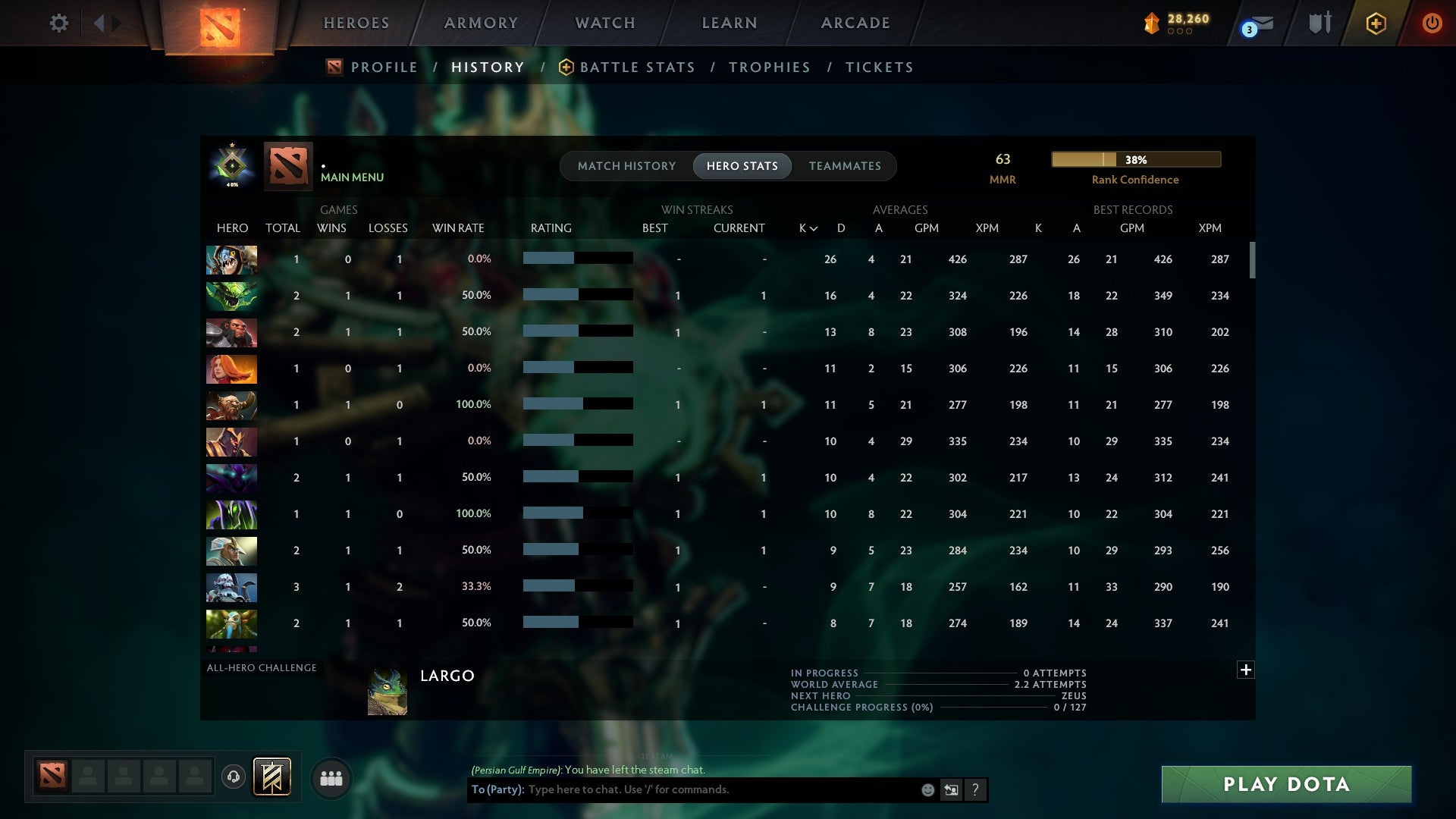Click the Rank Confidence progress bar

pos(1135,159)
